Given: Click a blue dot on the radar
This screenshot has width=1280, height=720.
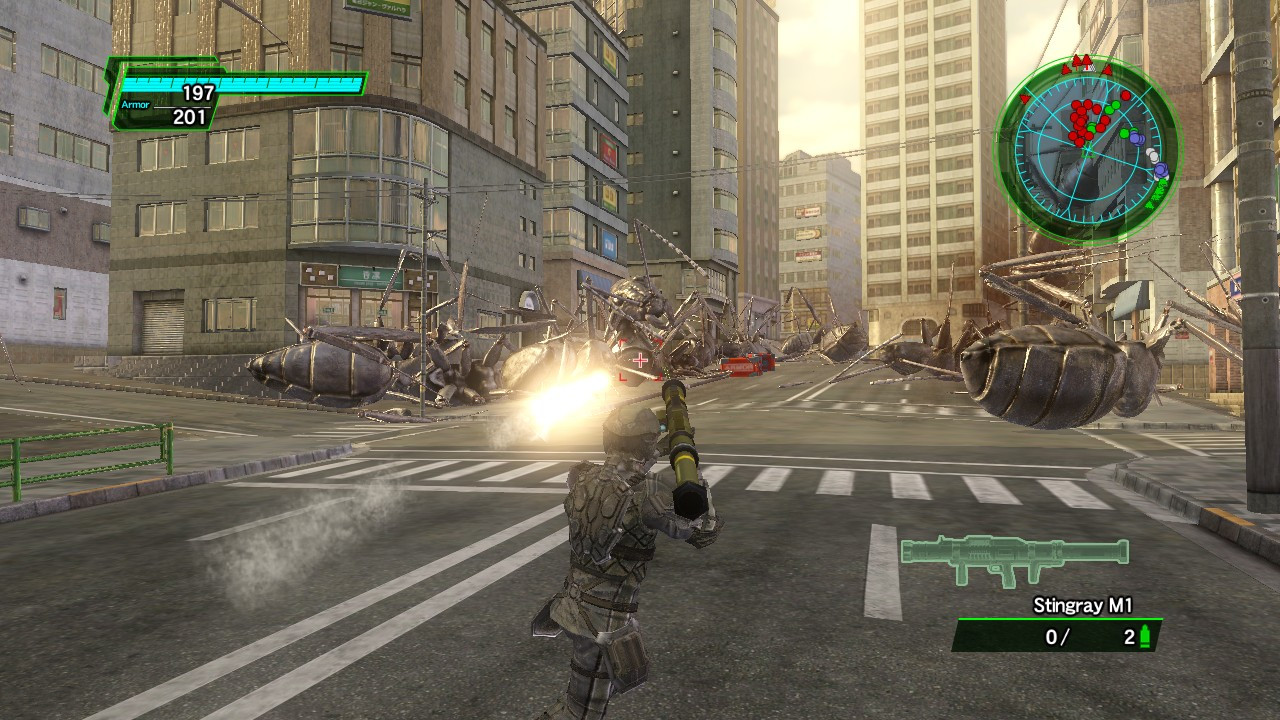Looking at the screenshot, I should pos(1136,139).
